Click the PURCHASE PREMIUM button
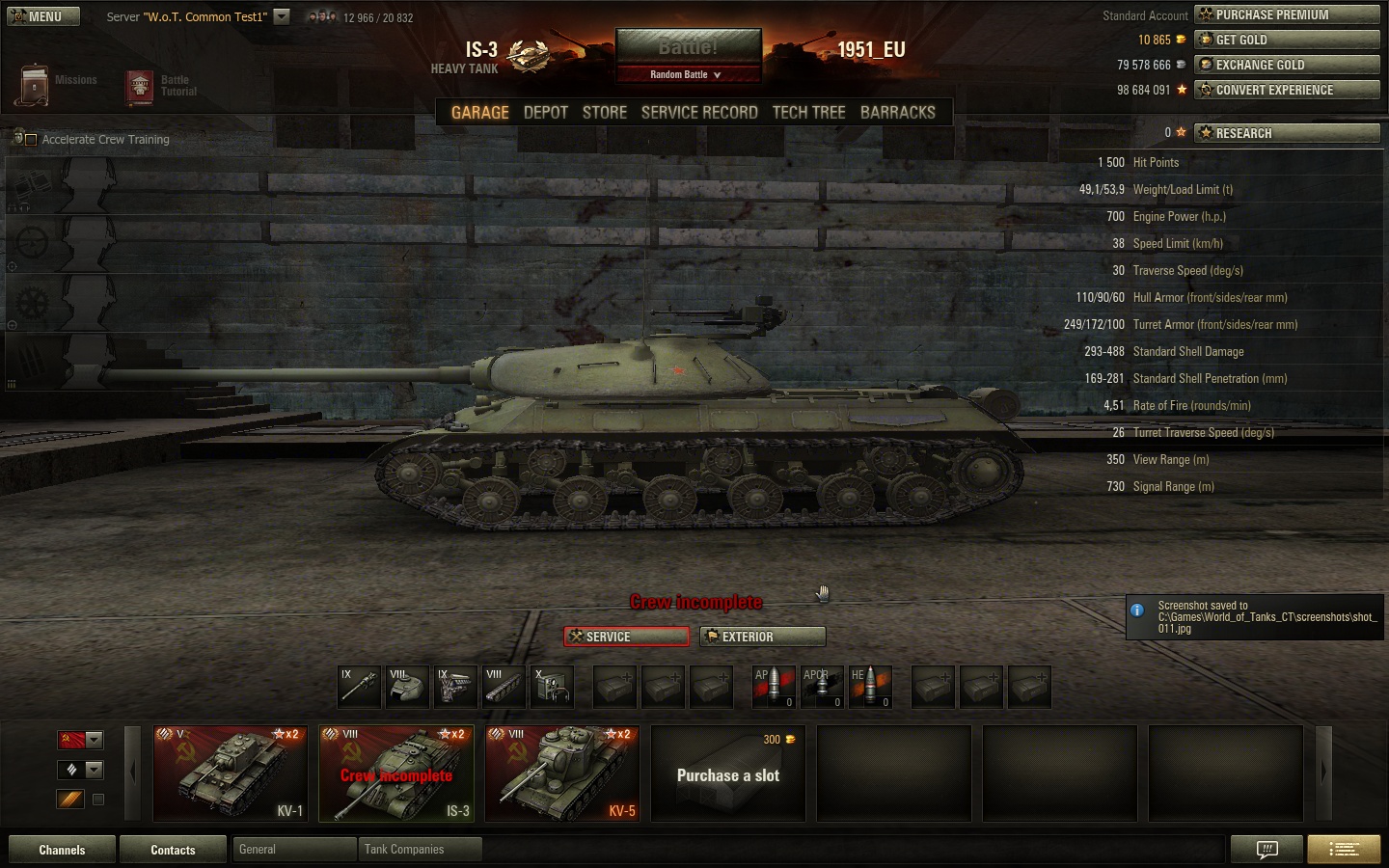 pos(1287,14)
